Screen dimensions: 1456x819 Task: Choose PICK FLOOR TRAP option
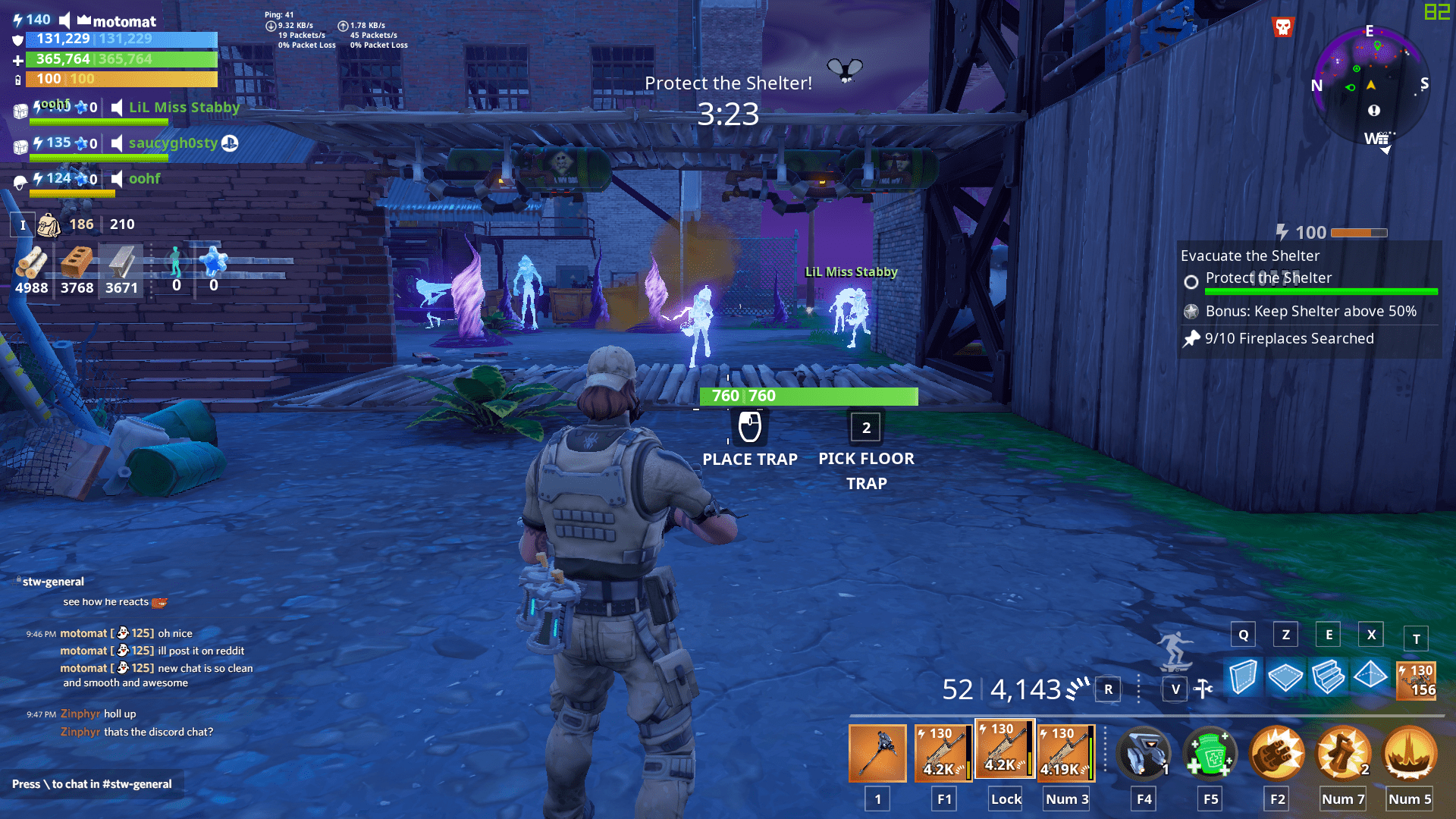click(866, 427)
